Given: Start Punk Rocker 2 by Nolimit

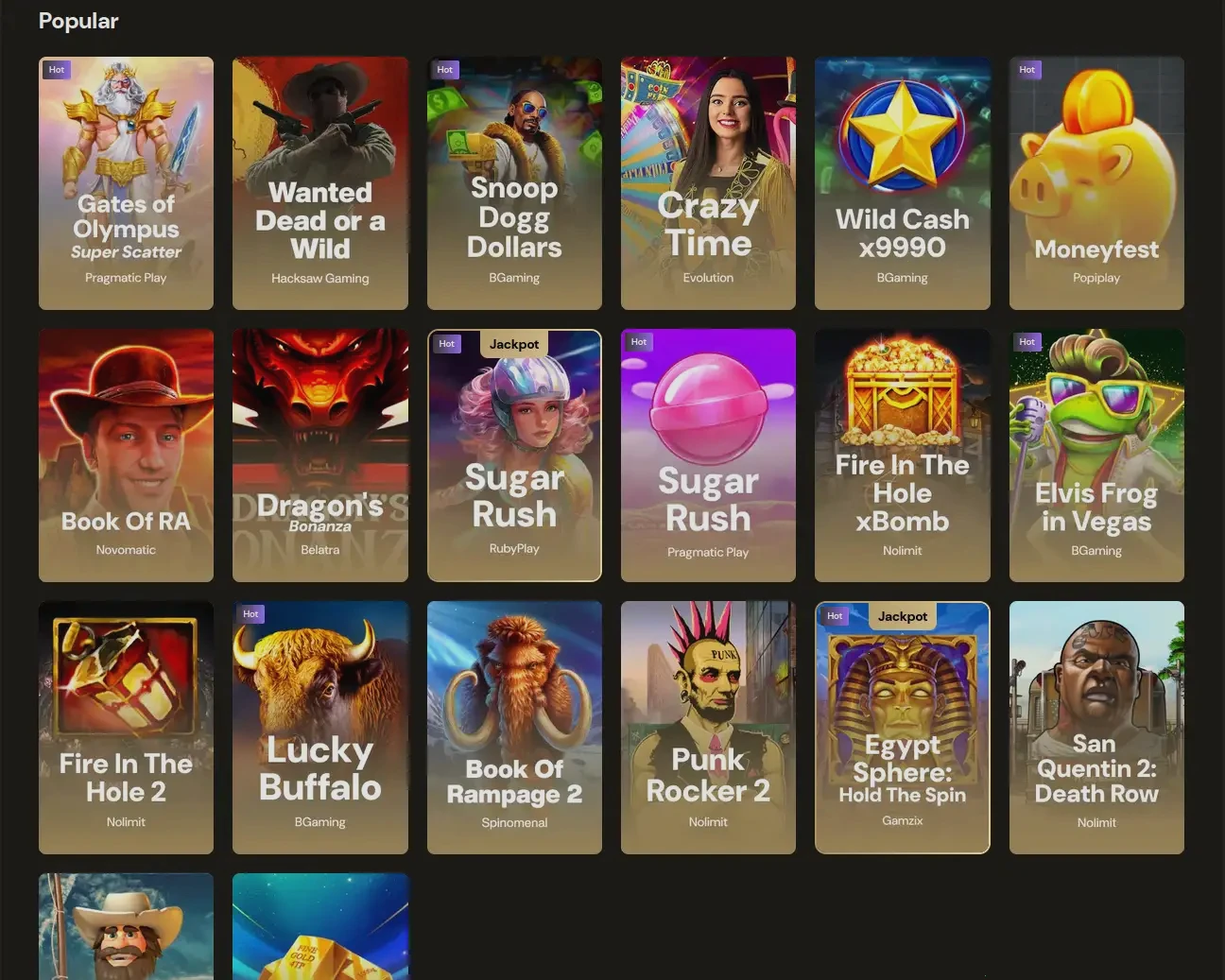Looking at the screenshot, I should [708, 727].
